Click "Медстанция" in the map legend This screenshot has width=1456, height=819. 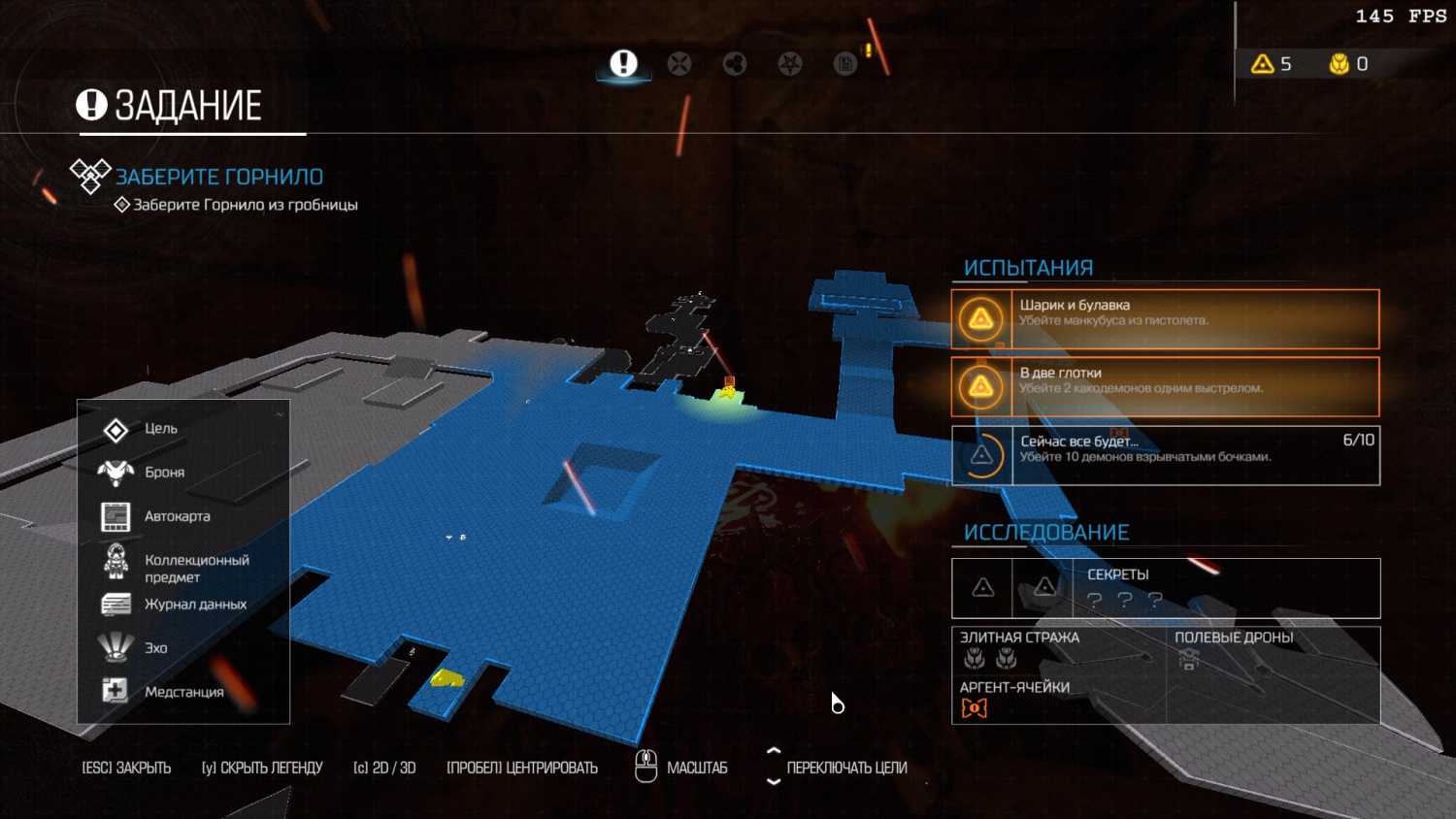click(183, 692)
